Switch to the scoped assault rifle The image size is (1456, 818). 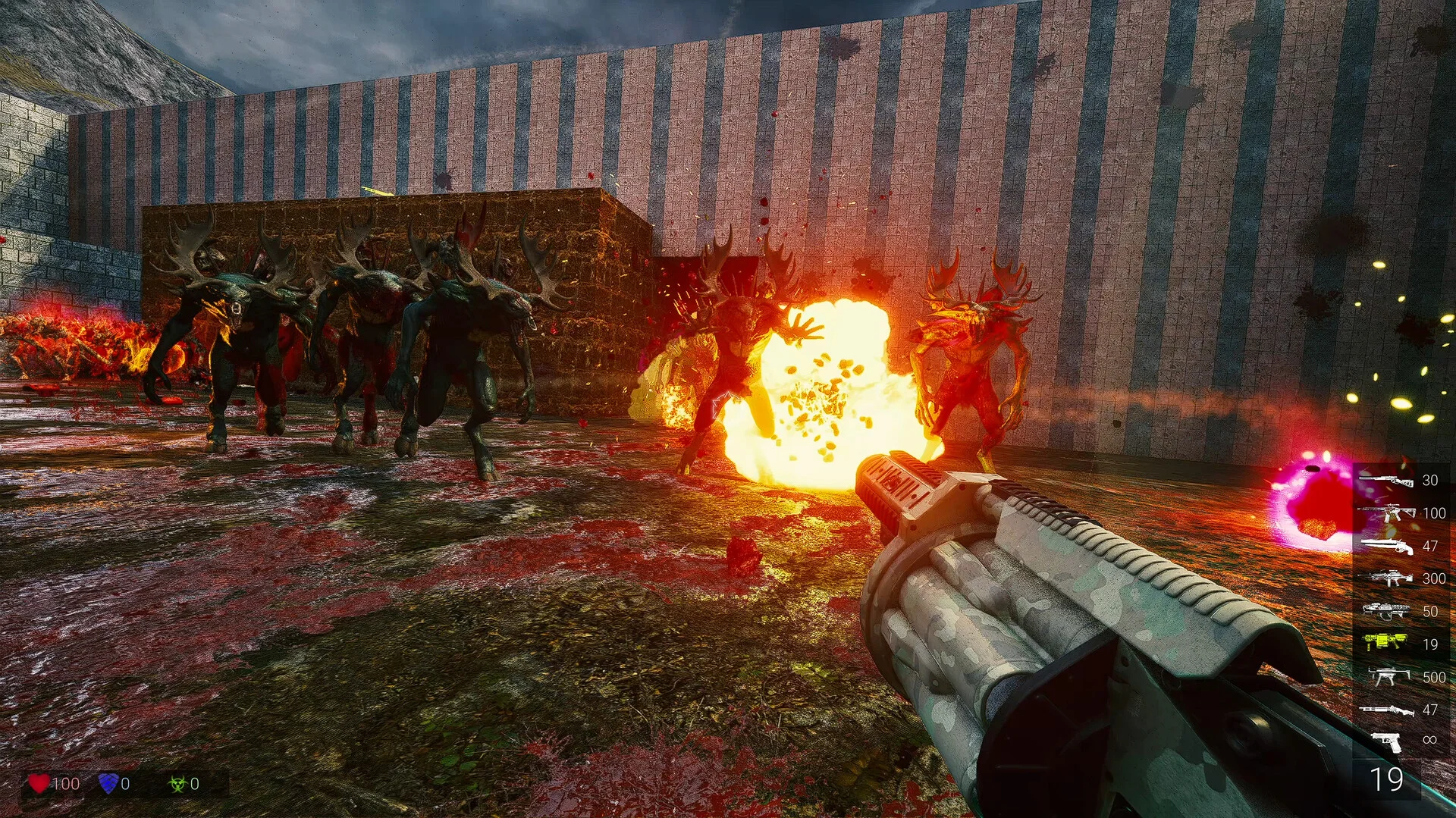(x=1385, y=513)
